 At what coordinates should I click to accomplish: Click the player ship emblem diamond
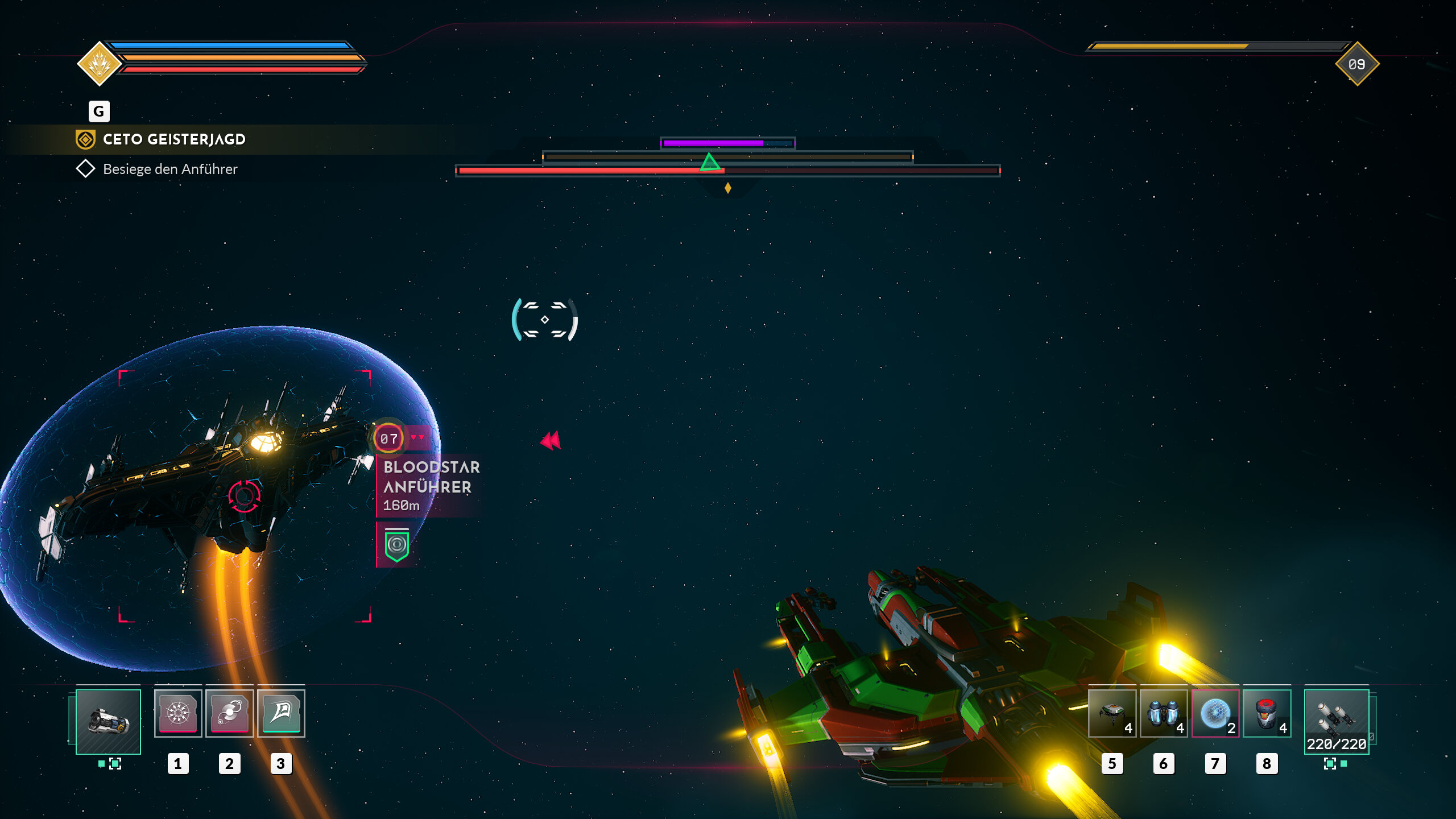(100, 63)
